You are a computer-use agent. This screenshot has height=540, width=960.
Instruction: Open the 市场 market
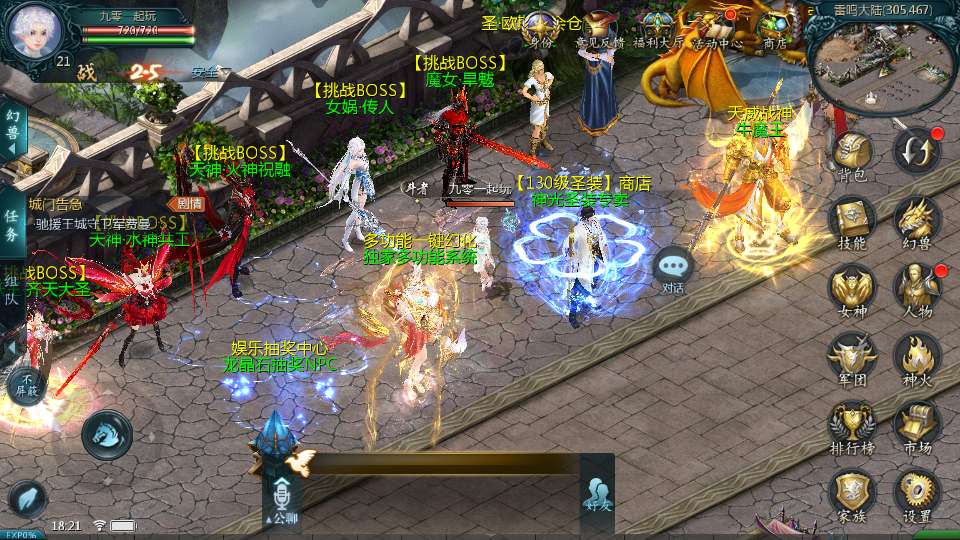point(916,425)
